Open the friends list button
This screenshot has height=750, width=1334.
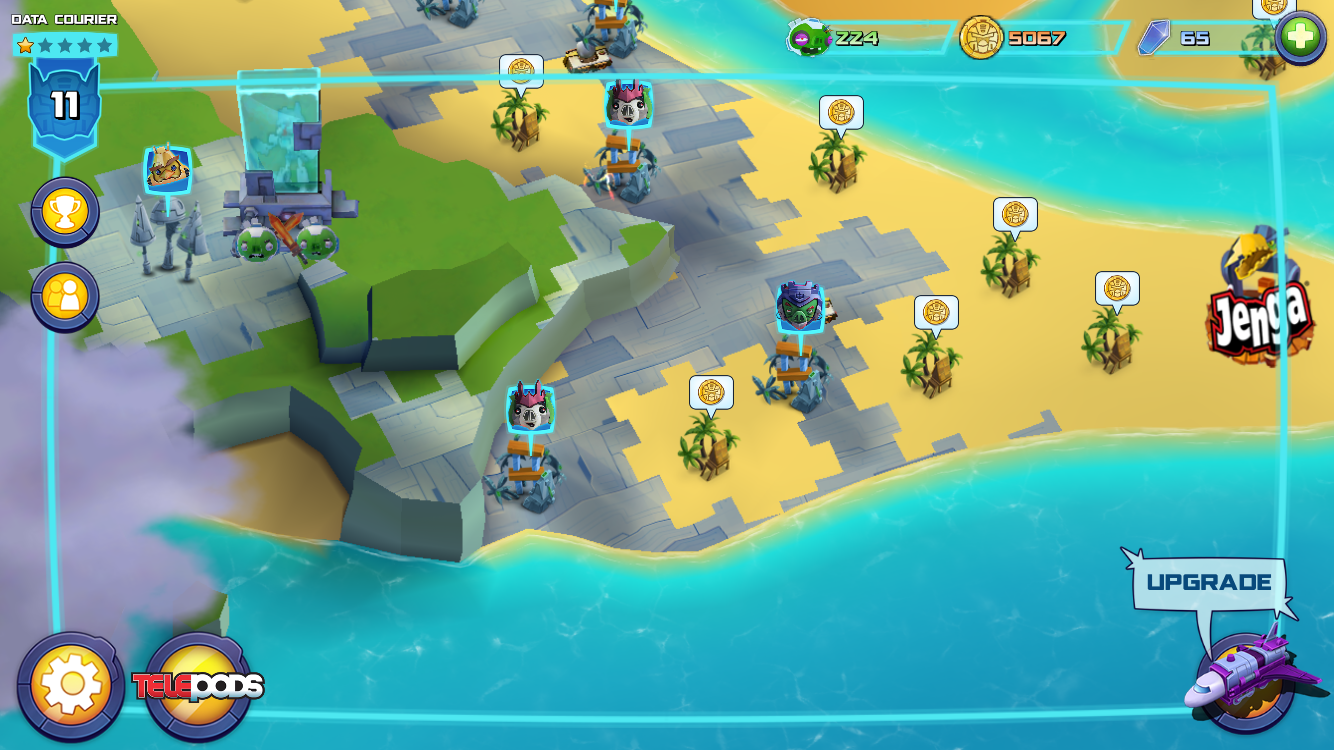point(65,296)
